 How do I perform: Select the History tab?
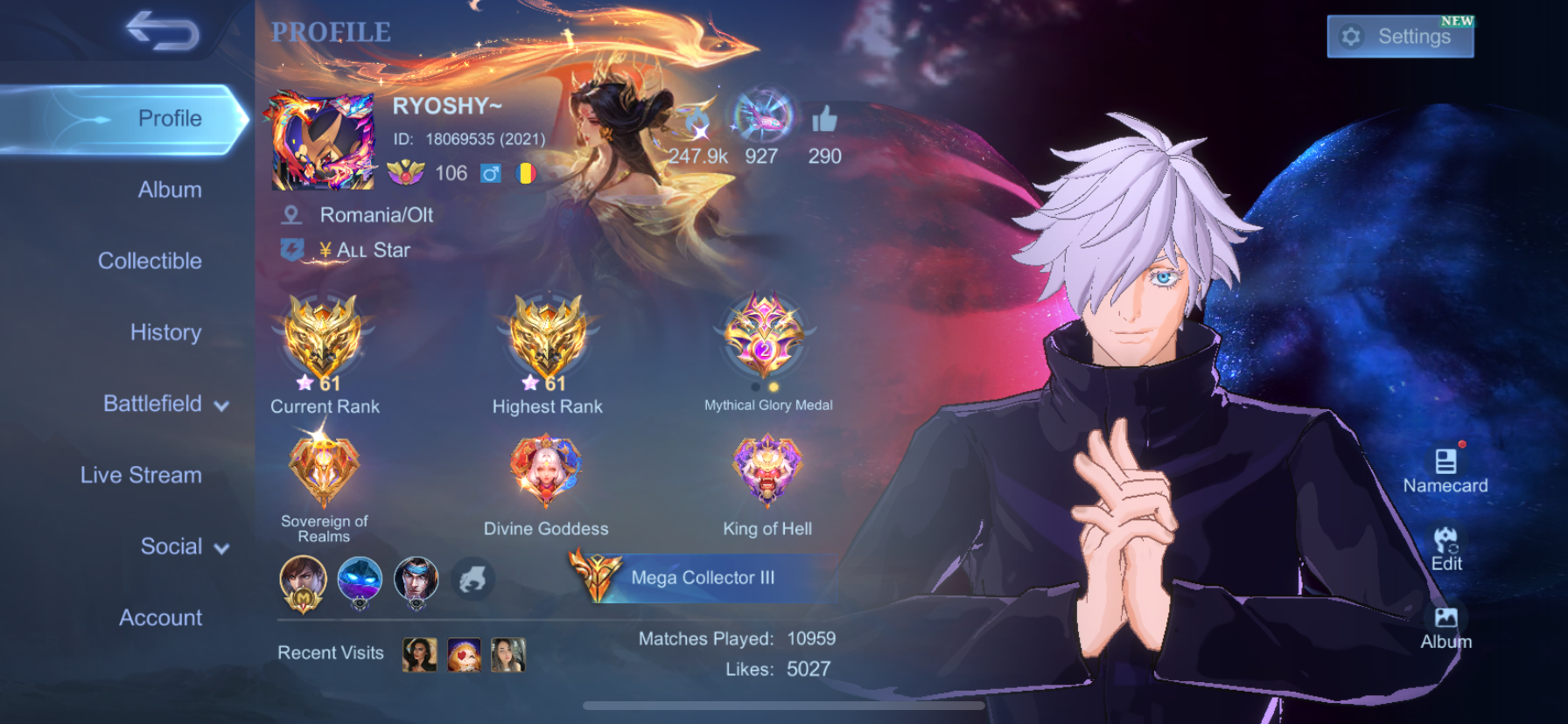click(165, 332)
